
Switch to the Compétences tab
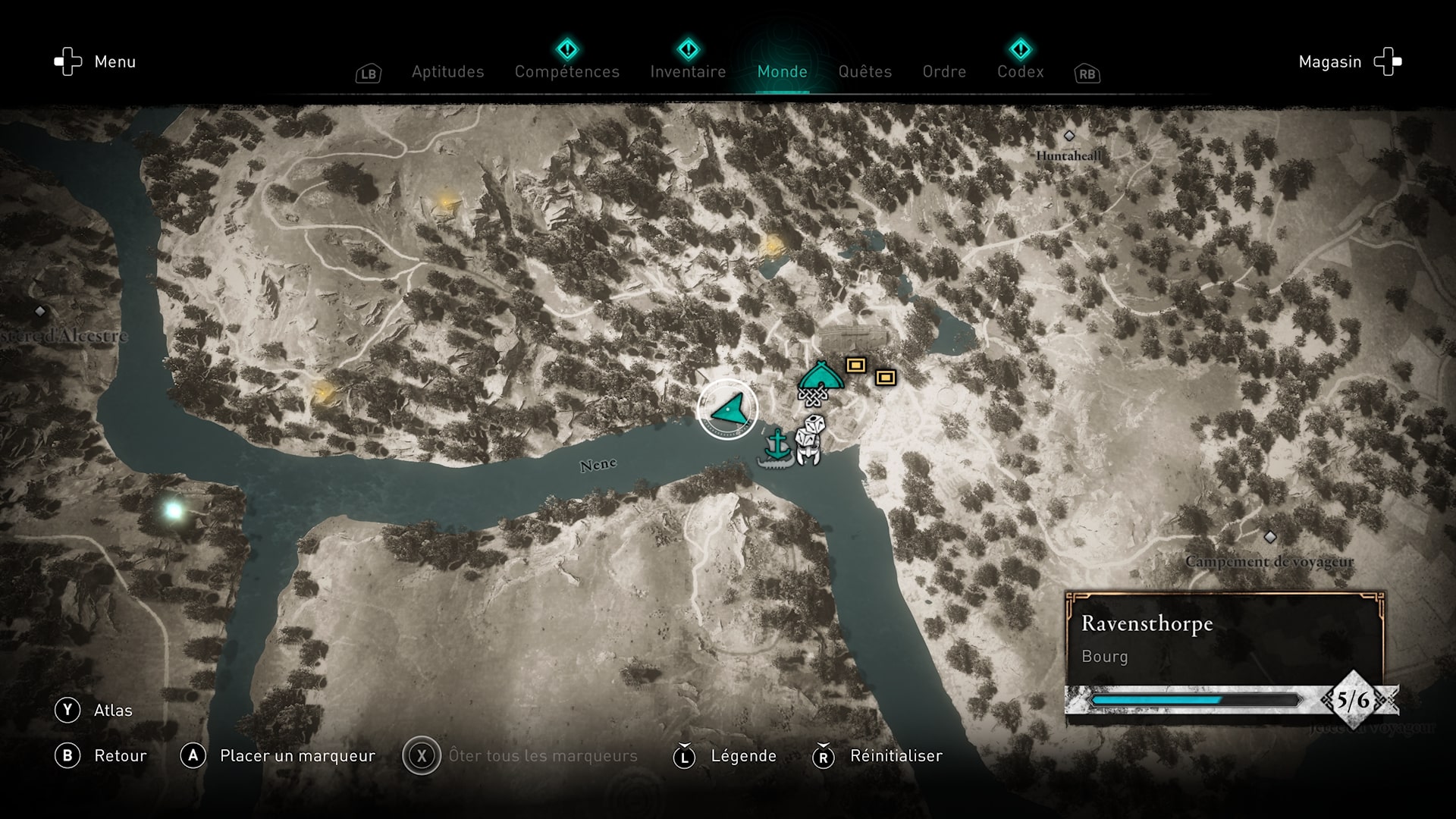566,72
